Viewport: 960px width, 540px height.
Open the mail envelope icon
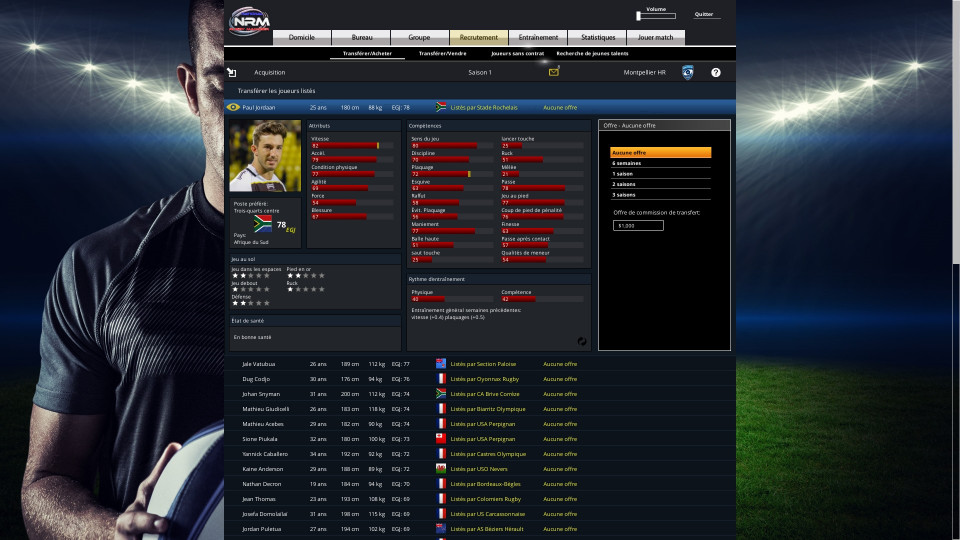pyautogui.click(x=554, y=72)
